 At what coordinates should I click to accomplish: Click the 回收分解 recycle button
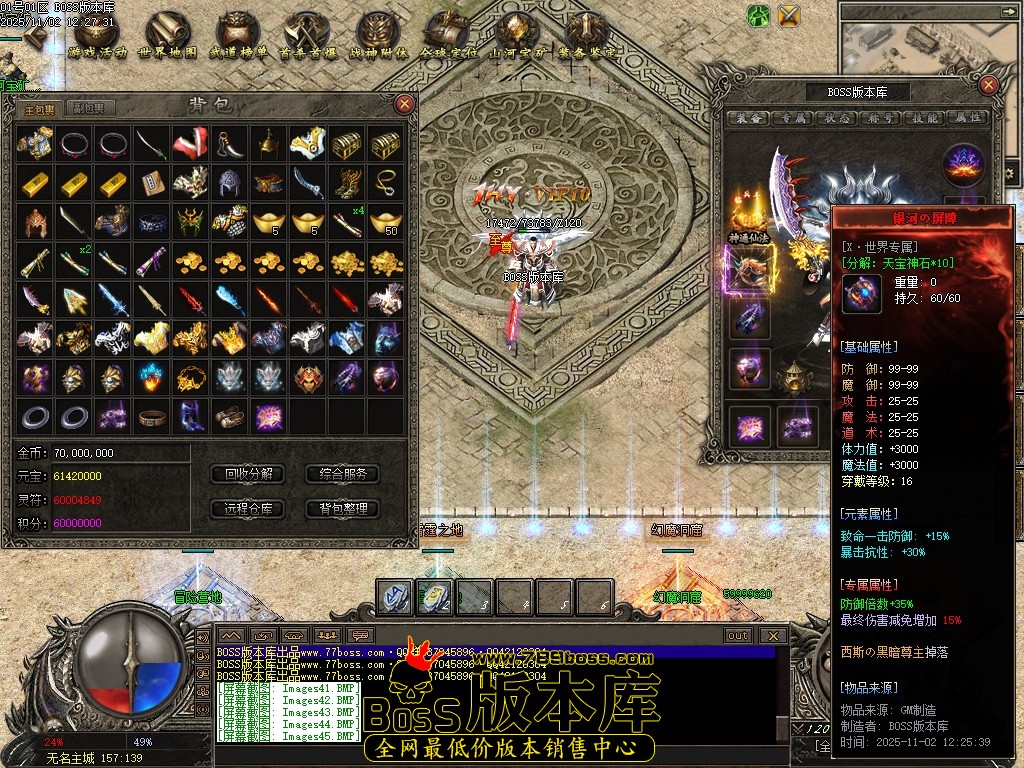[x=249, y=474]
